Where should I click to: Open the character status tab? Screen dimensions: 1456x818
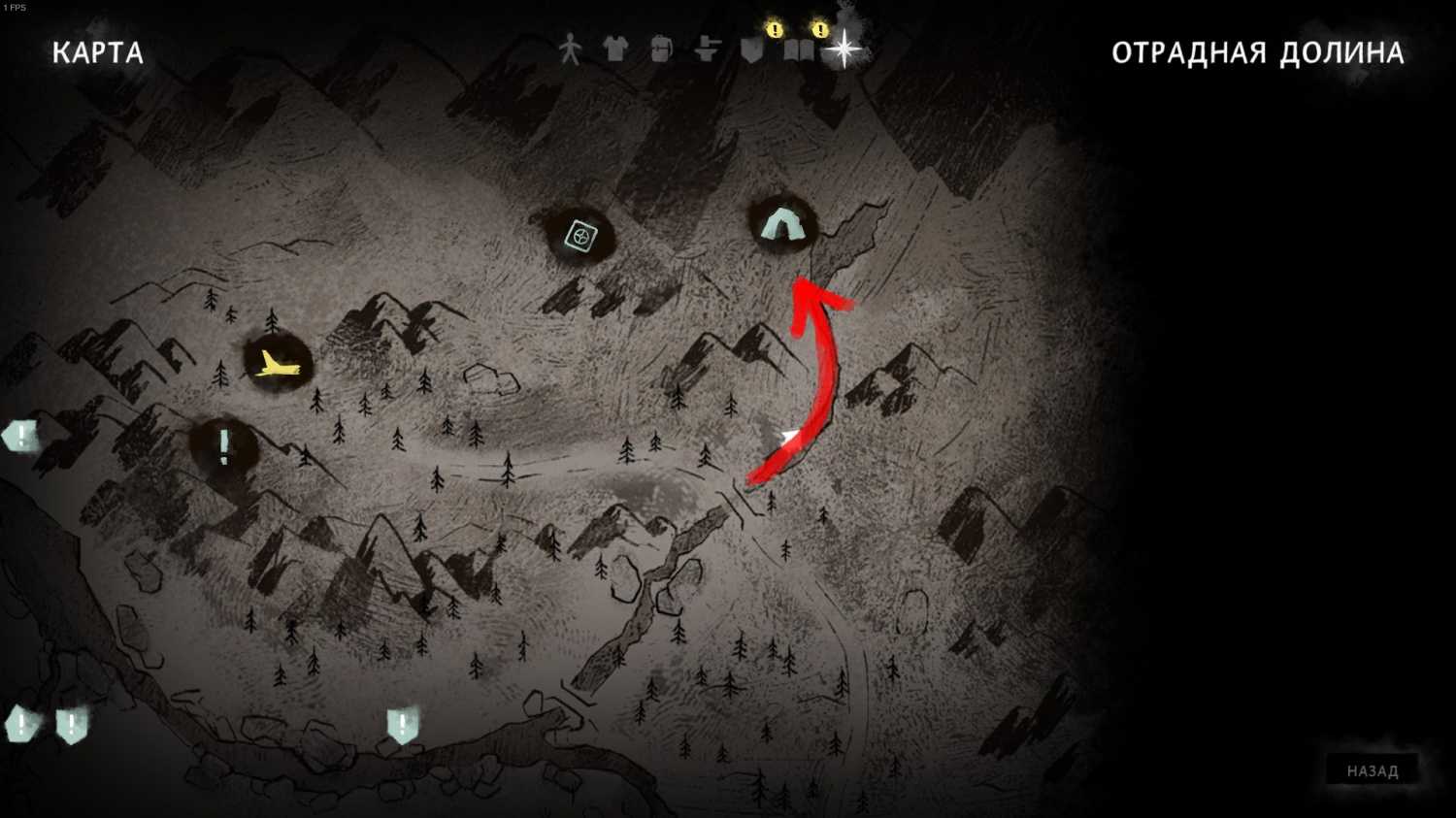pos(570,49)
